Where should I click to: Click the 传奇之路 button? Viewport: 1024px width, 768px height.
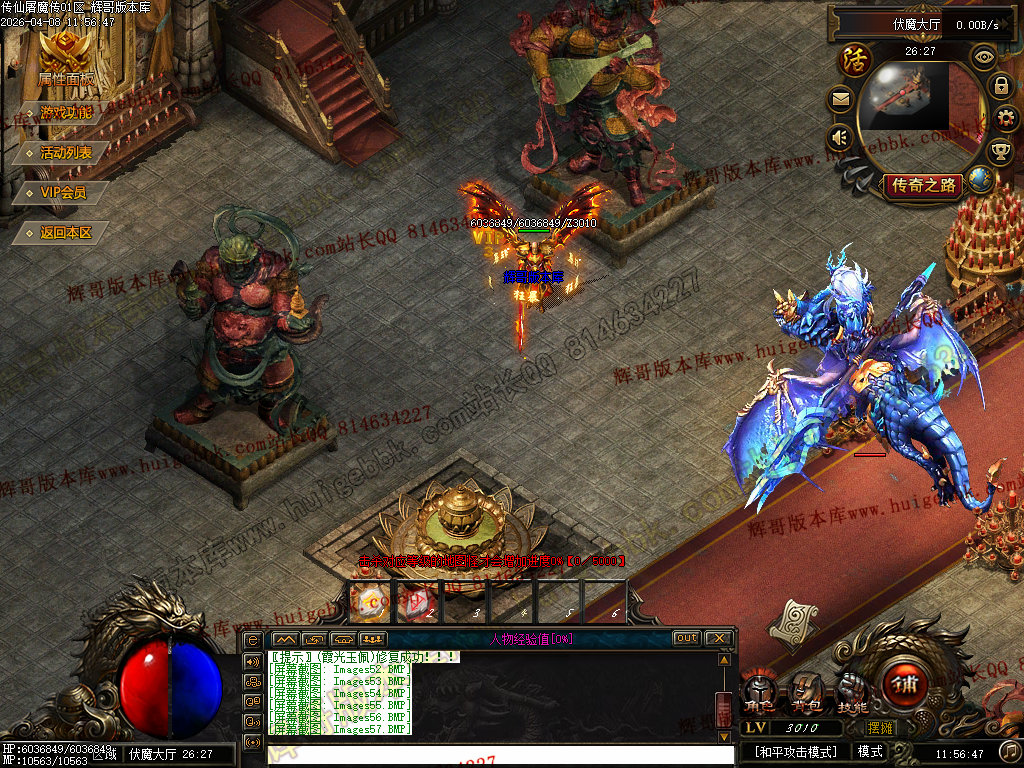click(x=922, y=185)
